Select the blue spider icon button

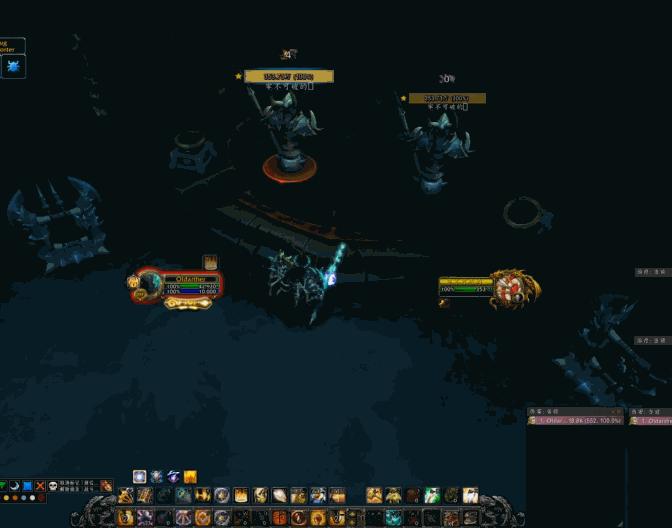coord(13,67)
